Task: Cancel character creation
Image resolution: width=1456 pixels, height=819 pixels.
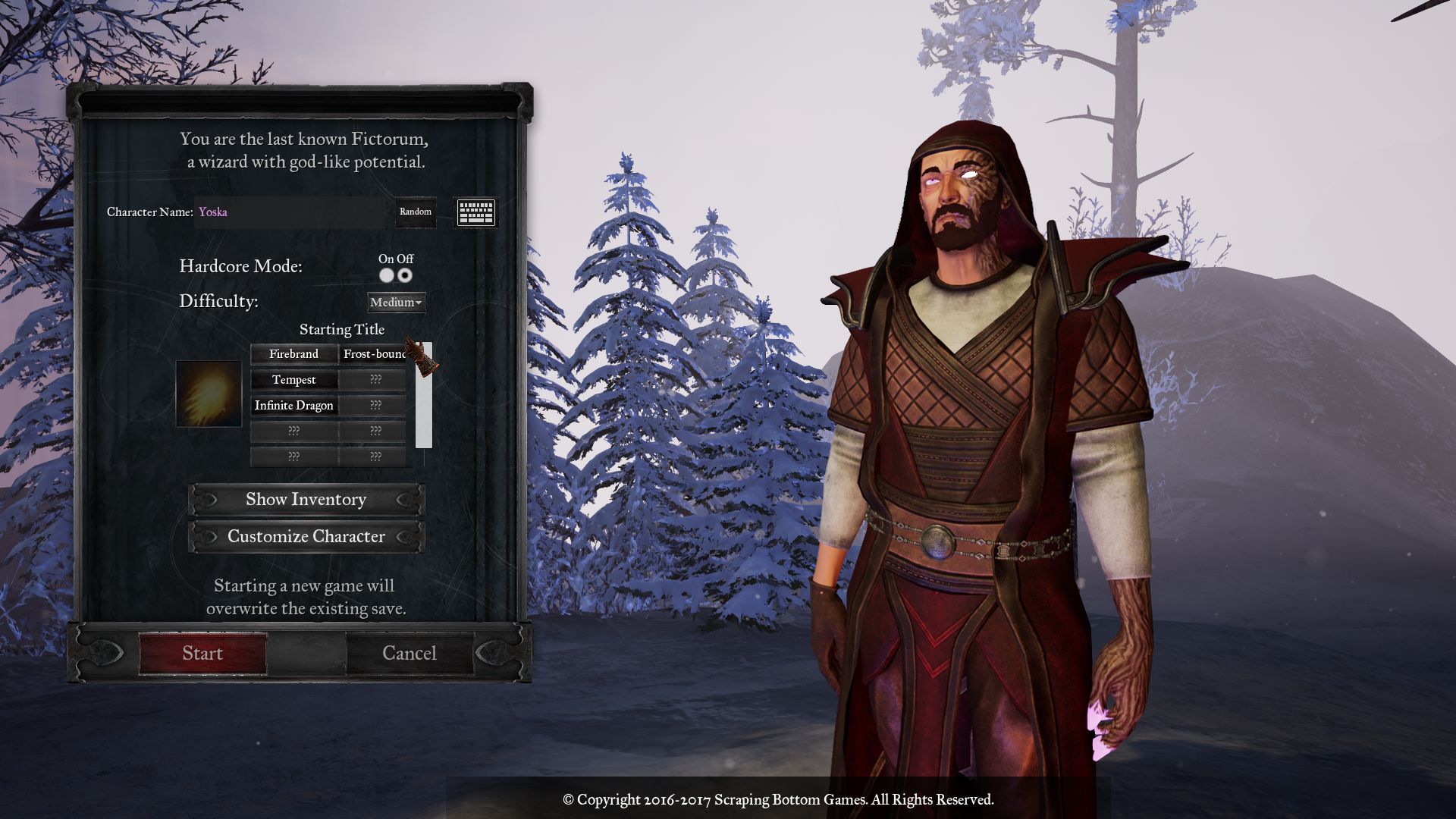Action: coord(409,653)
